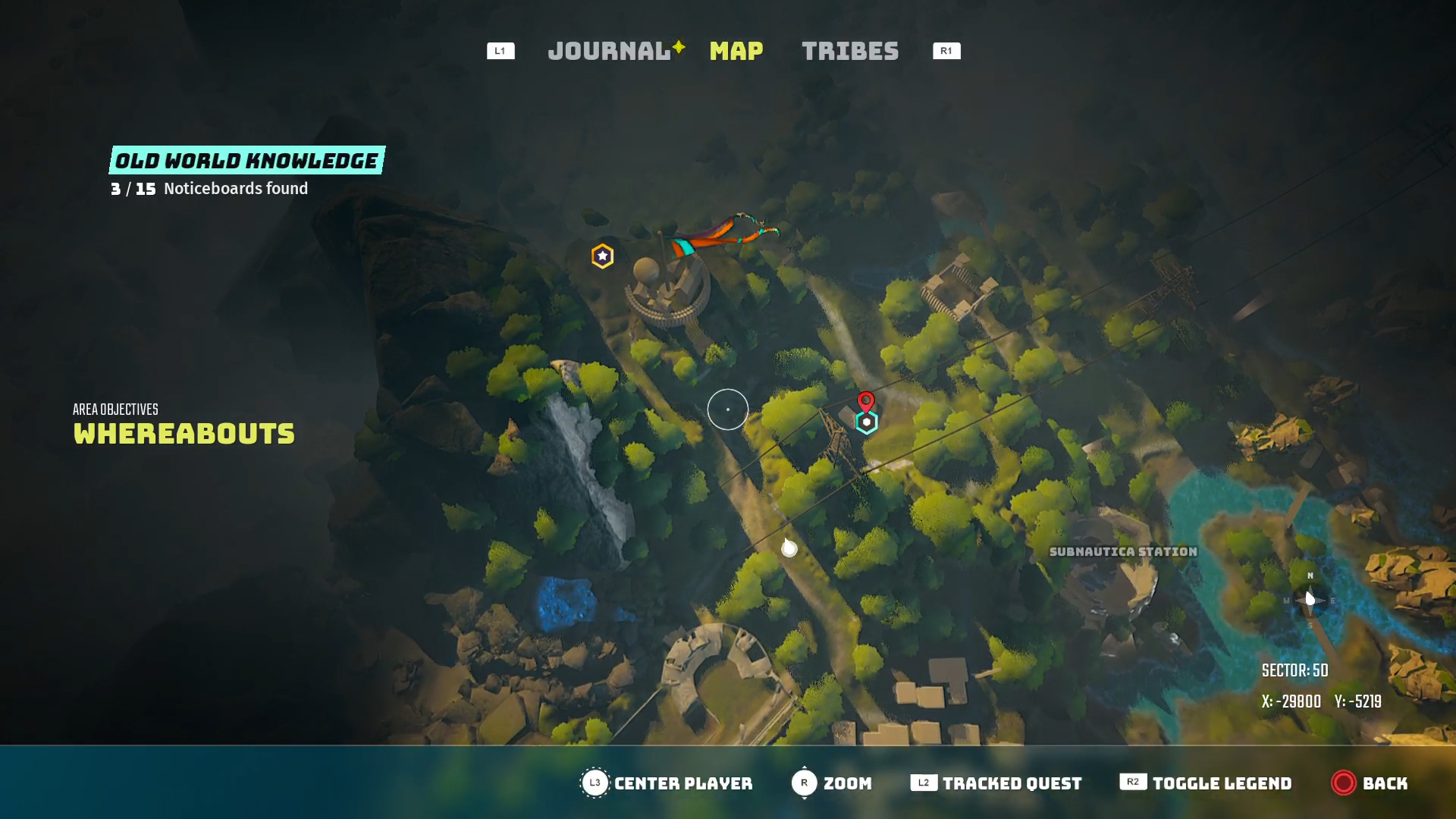The width and height of the screenshot is (1456, 819).
Task: Select the gold star map marker
Action: click(601, 256)
